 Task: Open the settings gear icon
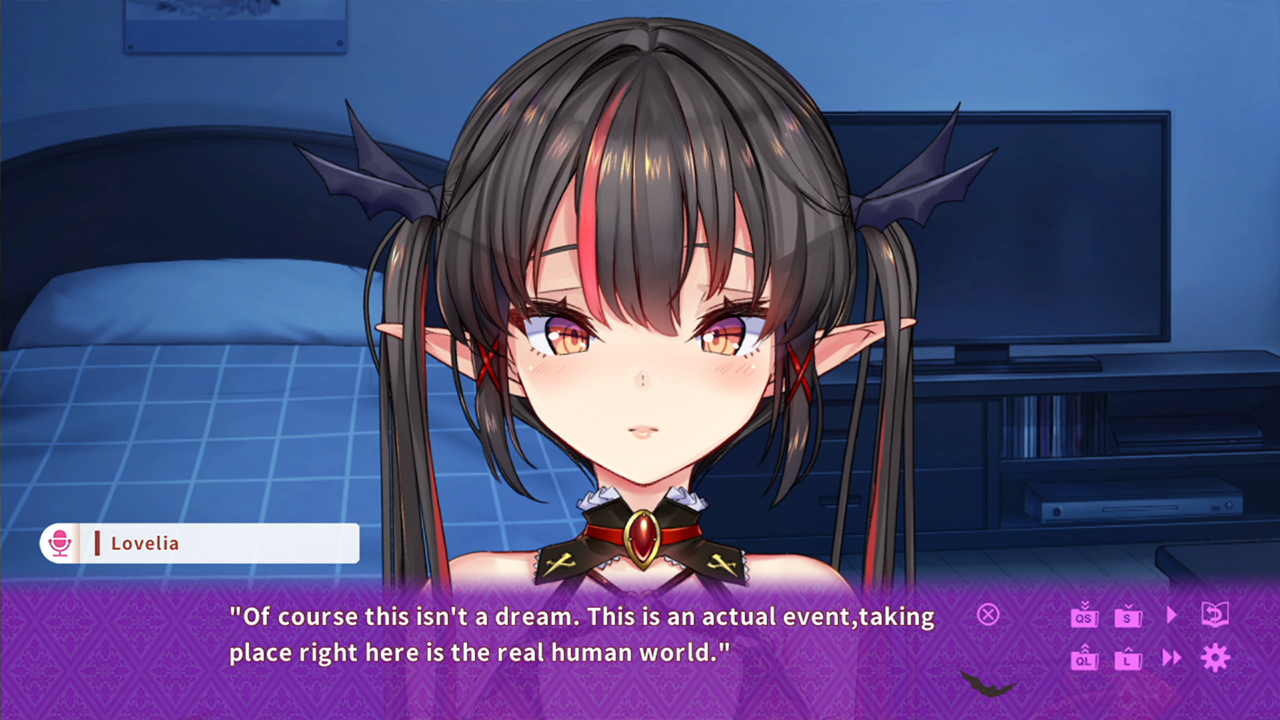[x=1215, y=657]
